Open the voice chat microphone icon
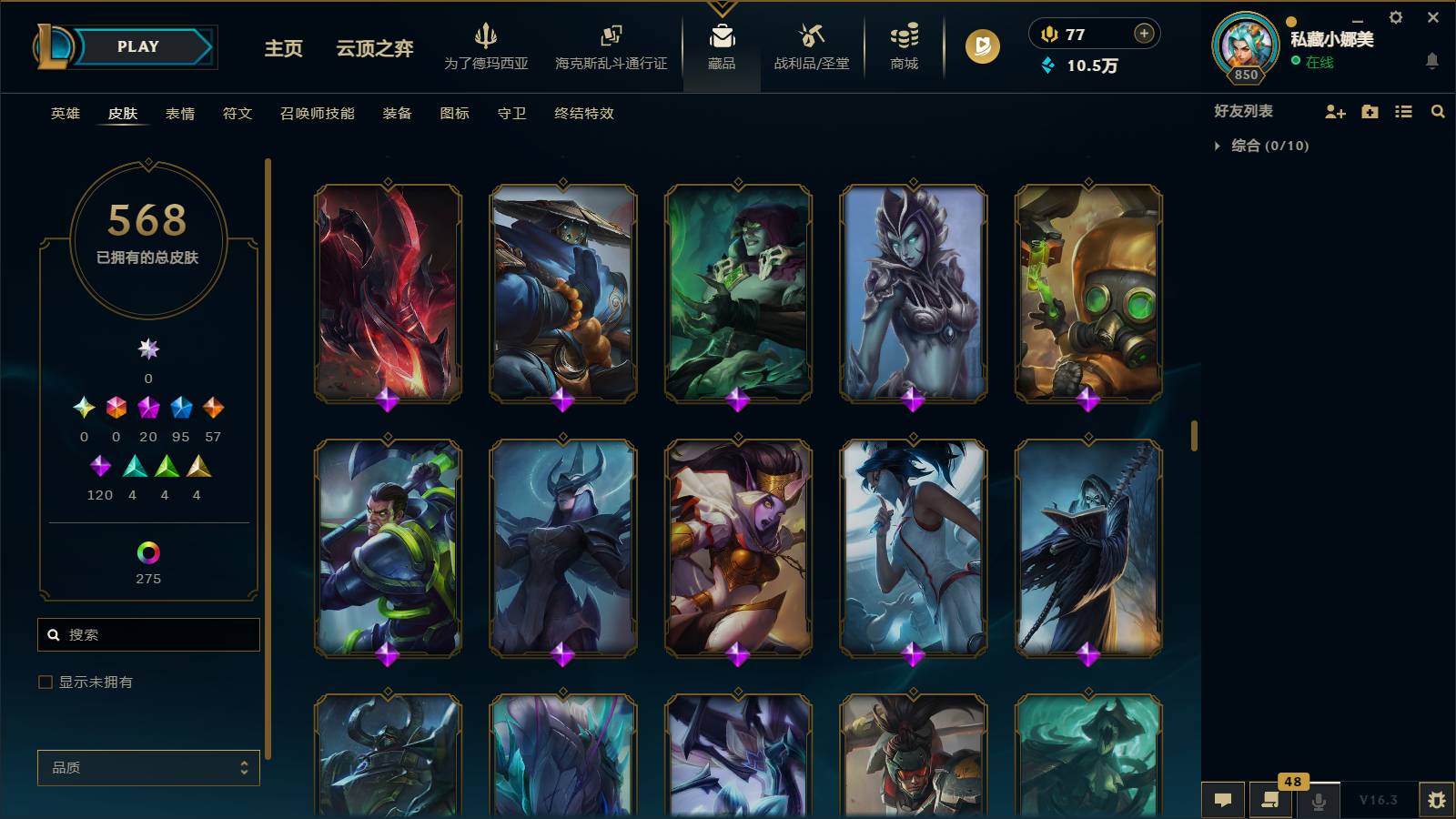Viewport: 1456px width, 819px height. click(x=1317, y=800)
